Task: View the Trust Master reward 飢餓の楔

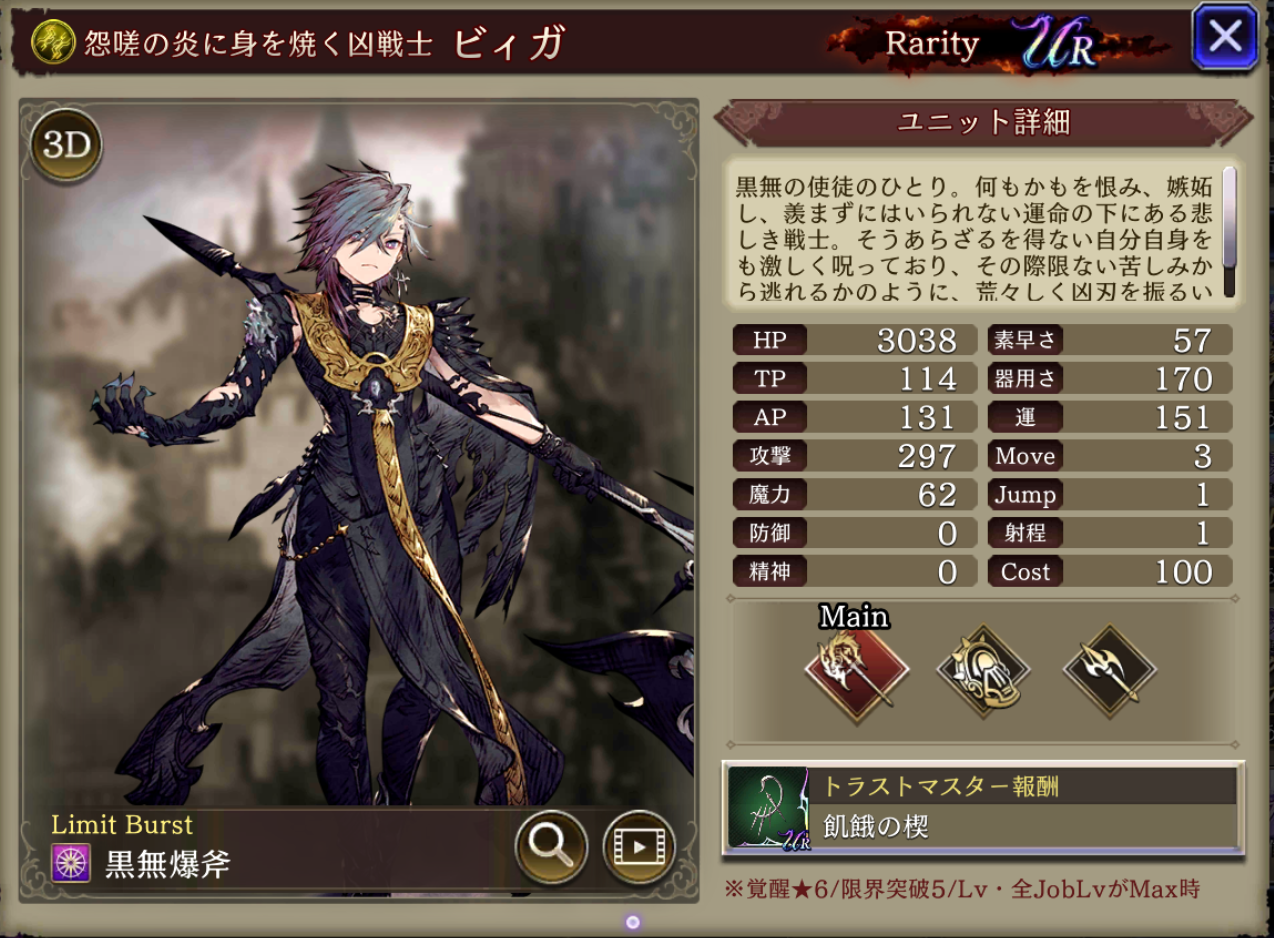Action: pyautogui.click(x=982, y=808)
